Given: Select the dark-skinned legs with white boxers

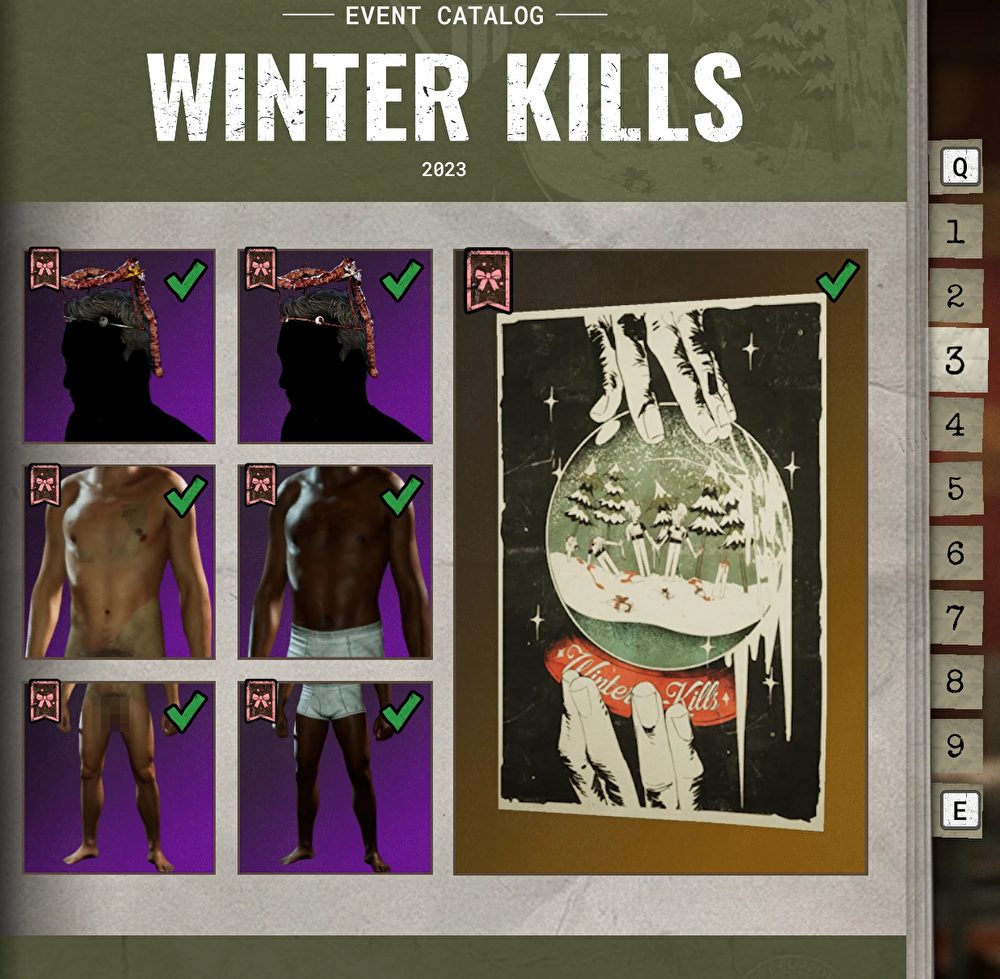Looking at the screenshot, I should click(335, 777).
